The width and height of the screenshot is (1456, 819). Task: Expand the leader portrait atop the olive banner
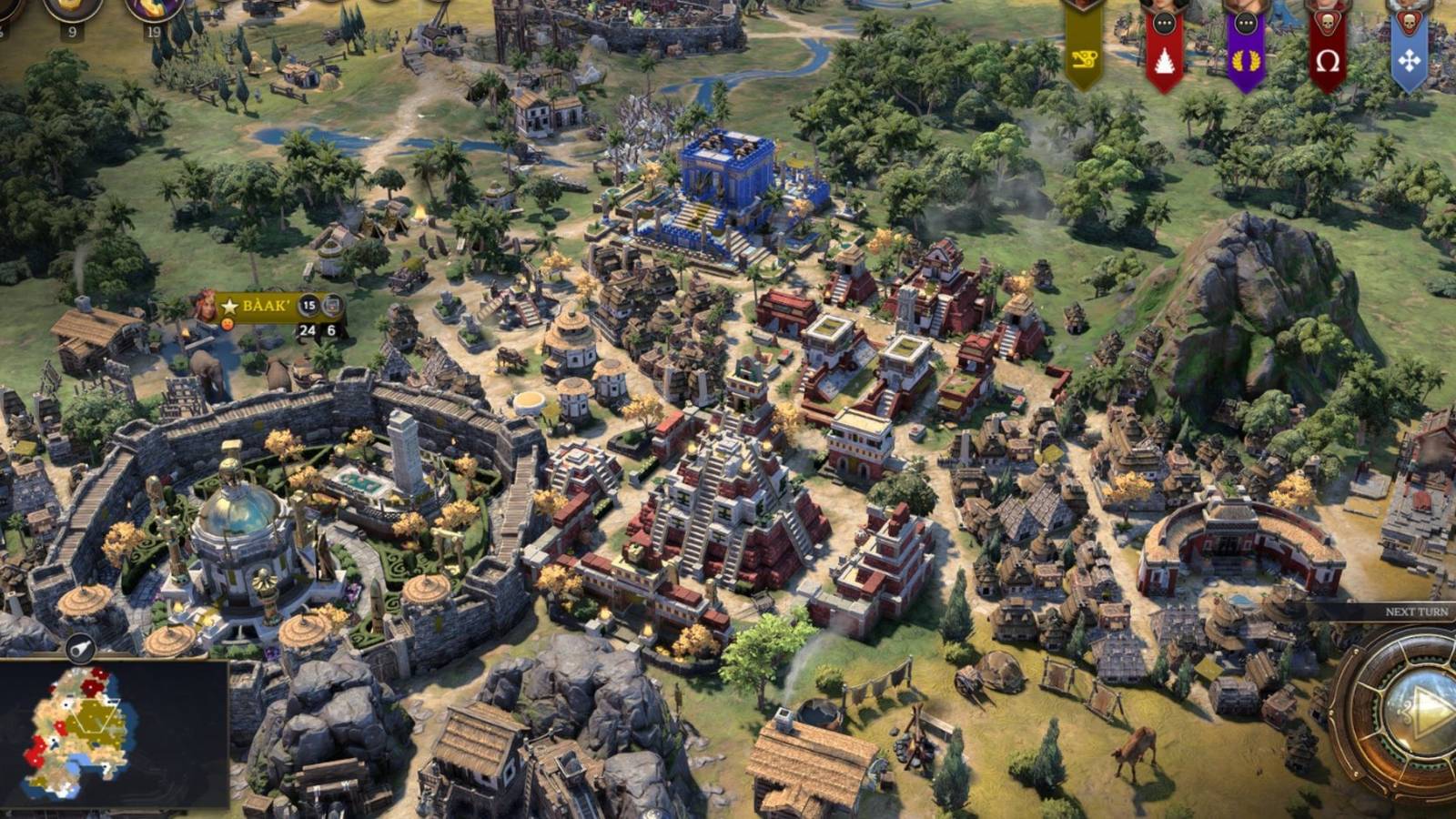pos(1082,5)
